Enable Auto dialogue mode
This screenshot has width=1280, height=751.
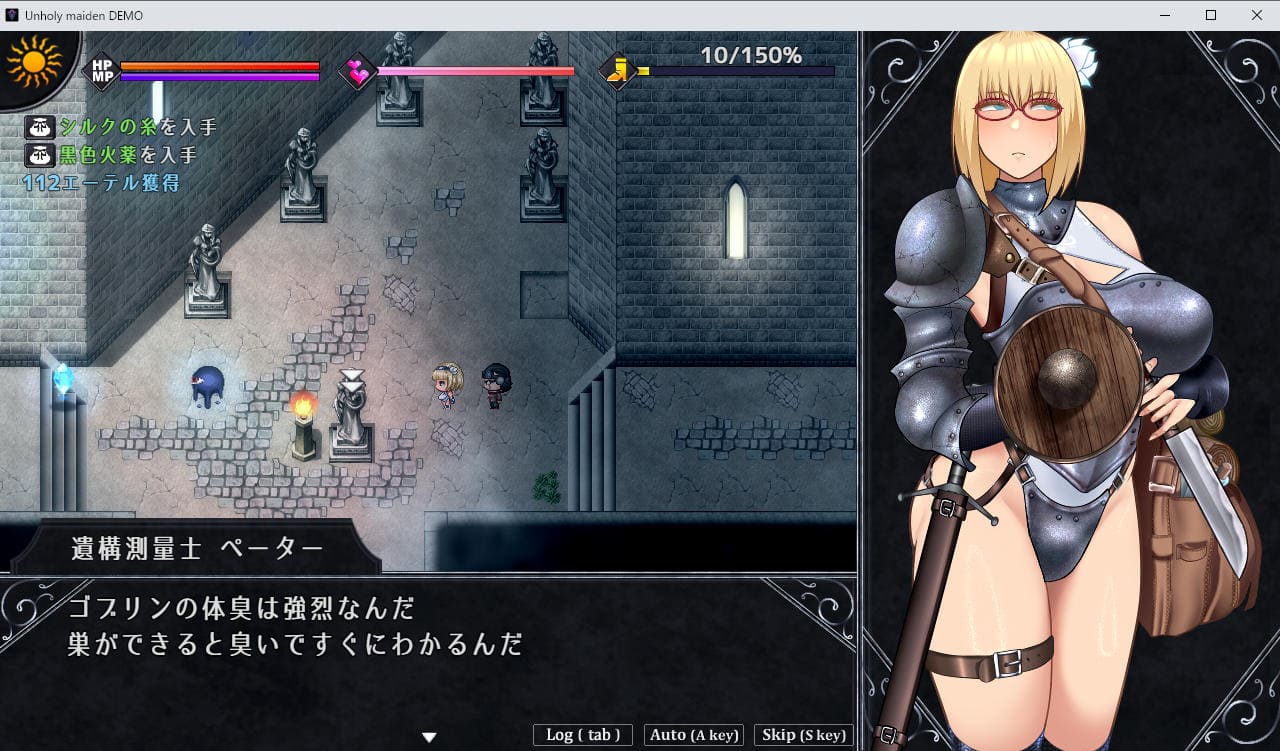(694, 735)
